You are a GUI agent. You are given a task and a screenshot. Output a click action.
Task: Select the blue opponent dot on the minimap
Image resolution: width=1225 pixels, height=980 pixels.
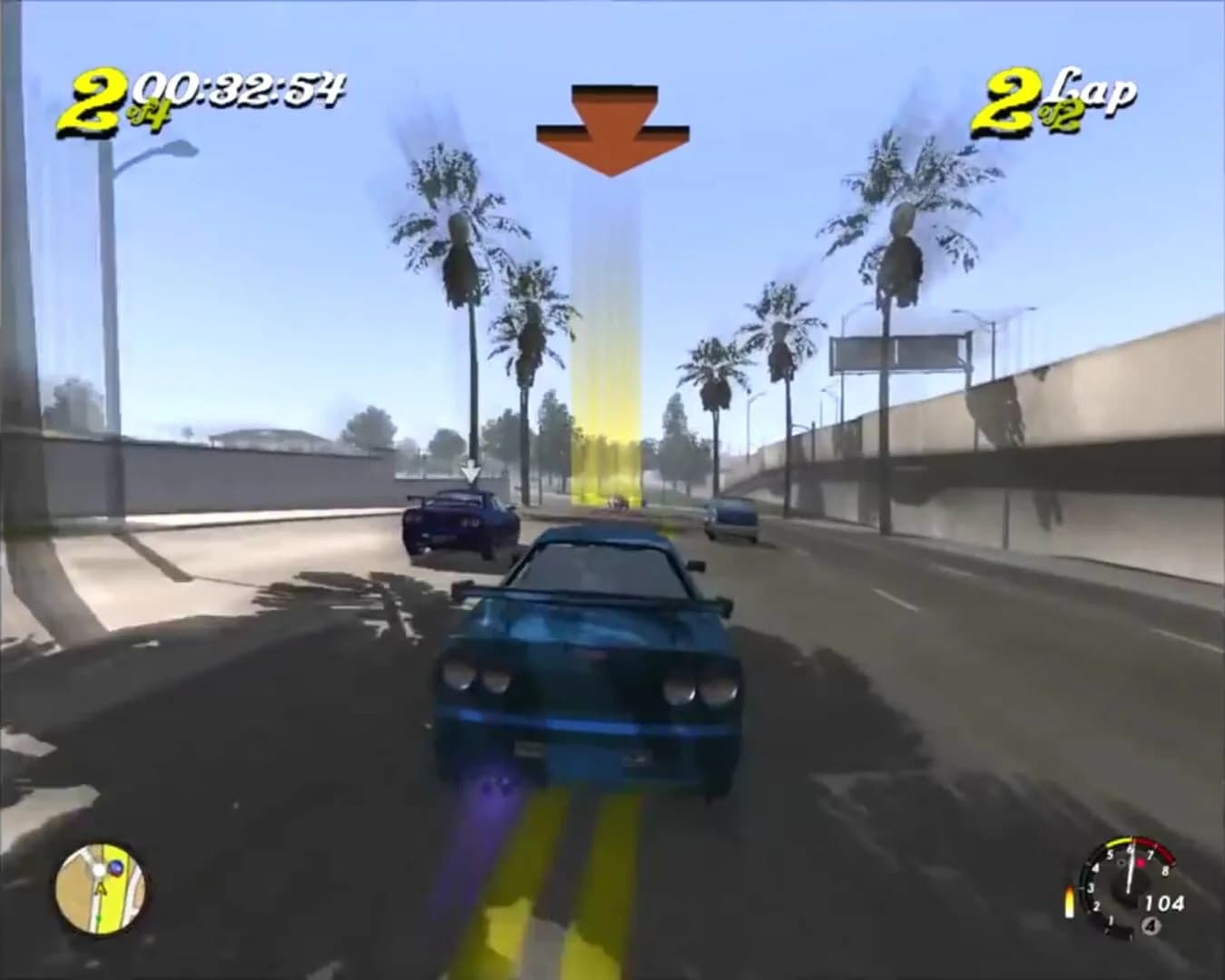point(115,867)
